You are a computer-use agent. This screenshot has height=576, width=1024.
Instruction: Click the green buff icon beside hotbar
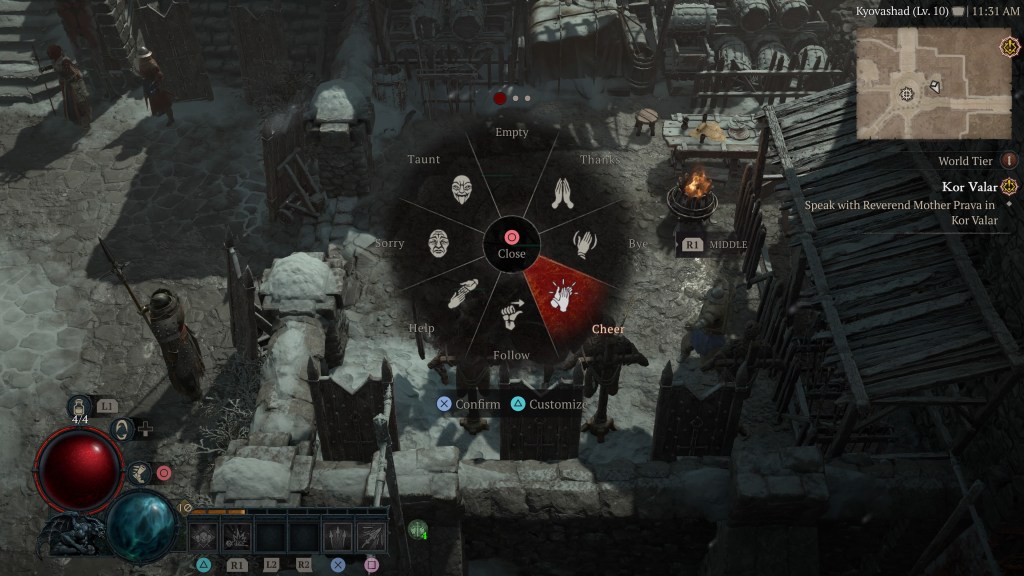(x=417, y=529)
